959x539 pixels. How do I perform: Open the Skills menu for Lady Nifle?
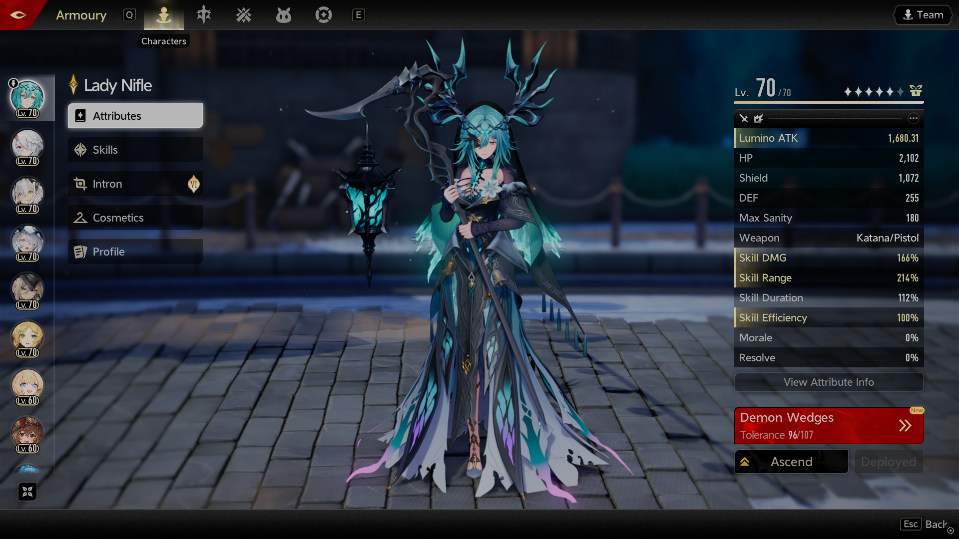[x=135, y=150]
